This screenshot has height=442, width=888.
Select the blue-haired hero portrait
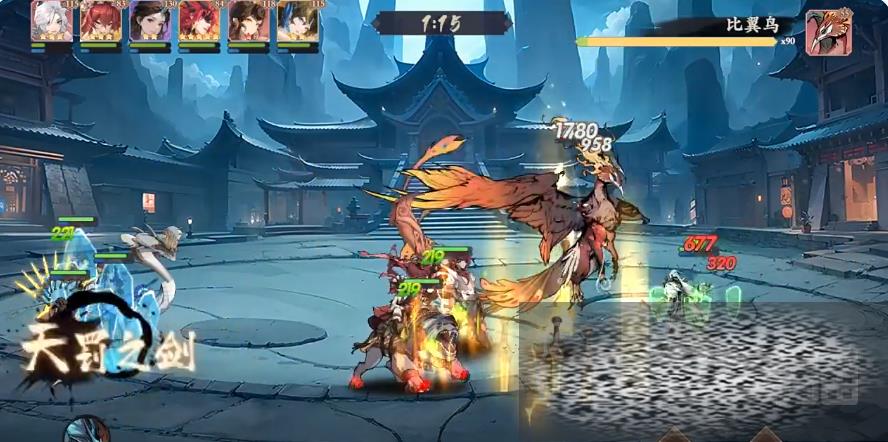297,22
